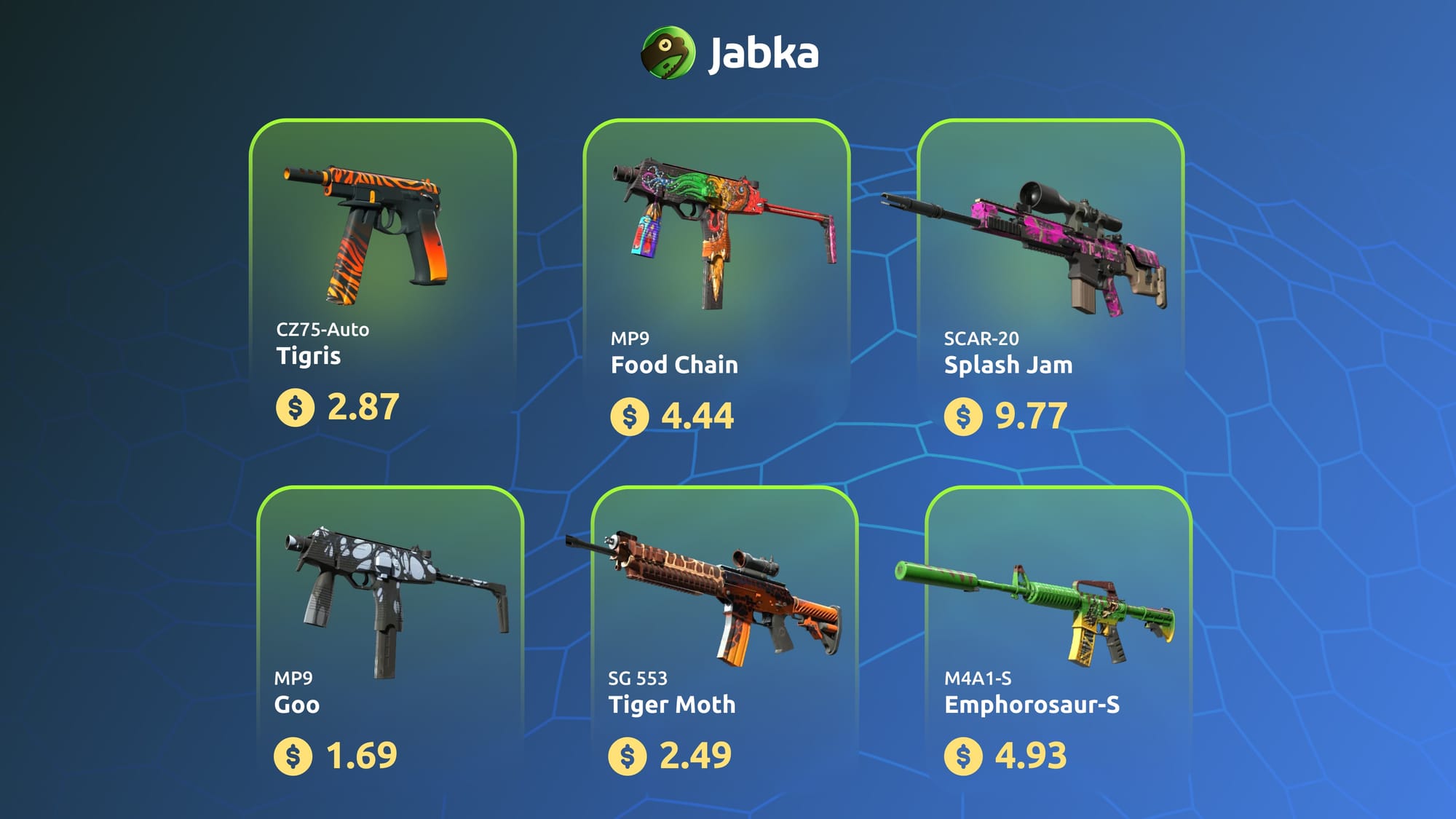
Task: Open the SCAR-20 Splash Jam card
Action: 1051,277
